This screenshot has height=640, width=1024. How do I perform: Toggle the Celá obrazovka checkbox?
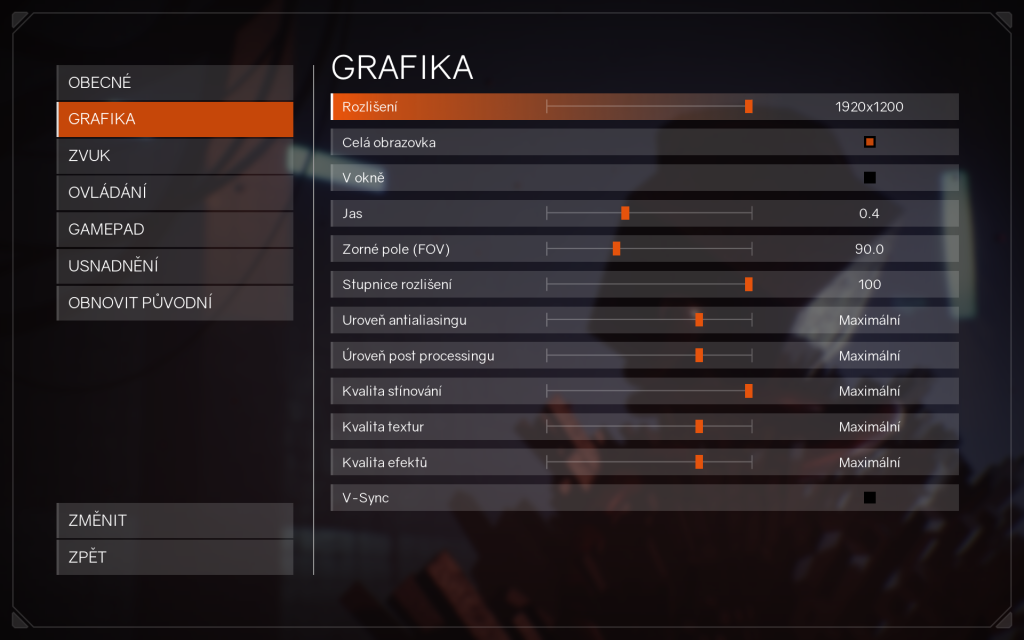[x=869, y=142]
